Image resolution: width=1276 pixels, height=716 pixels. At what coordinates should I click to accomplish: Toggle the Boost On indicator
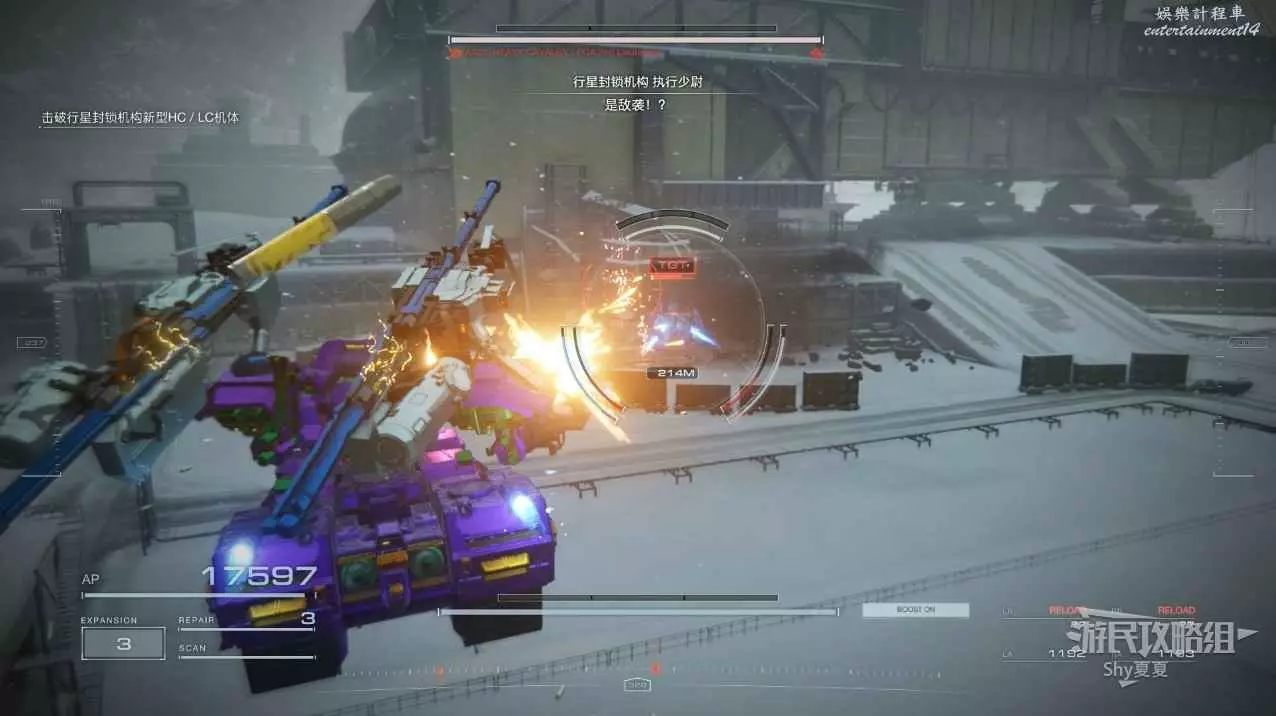point(915,610)
